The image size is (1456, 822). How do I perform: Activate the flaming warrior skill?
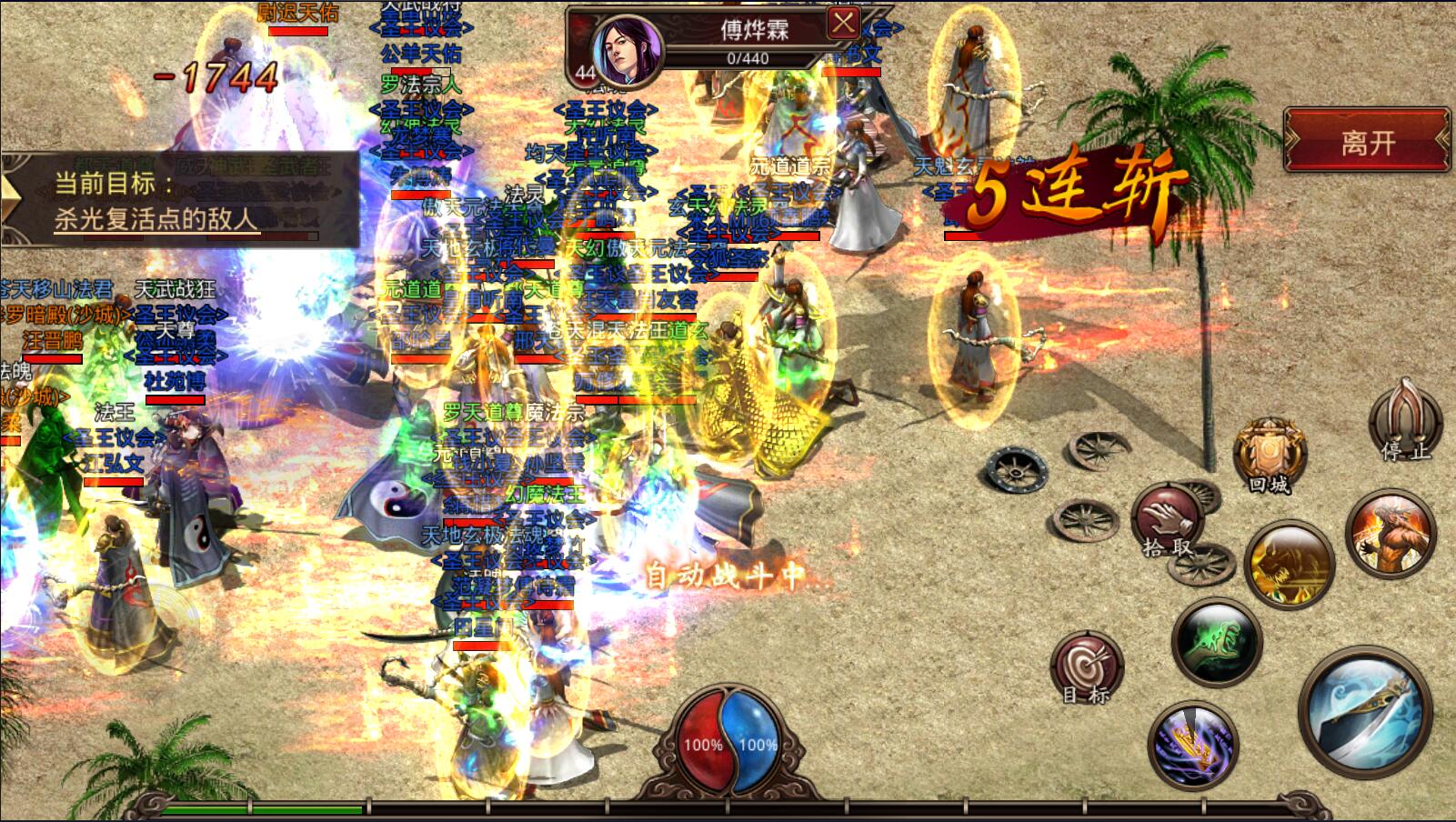point(1390,534)
